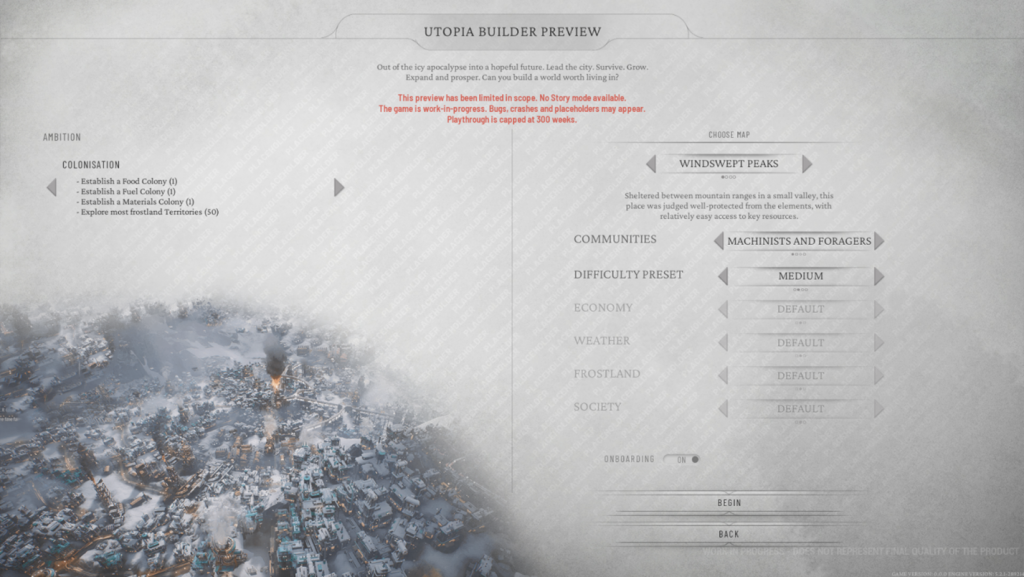This screenshot has width=1024, height=577.
Task: Choose the previous Ambition before Colonisation
Action: [52, 187]
